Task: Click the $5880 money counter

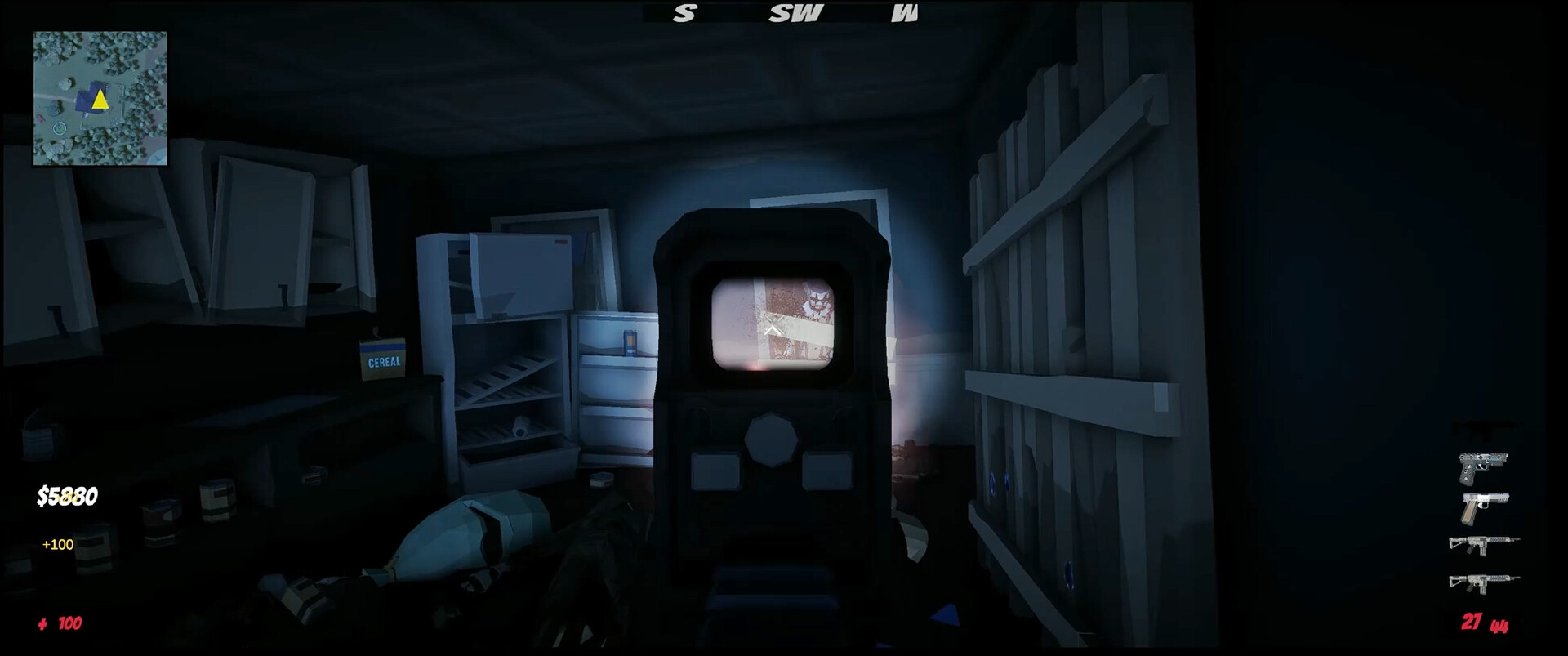Action: [x=67, y=496]
